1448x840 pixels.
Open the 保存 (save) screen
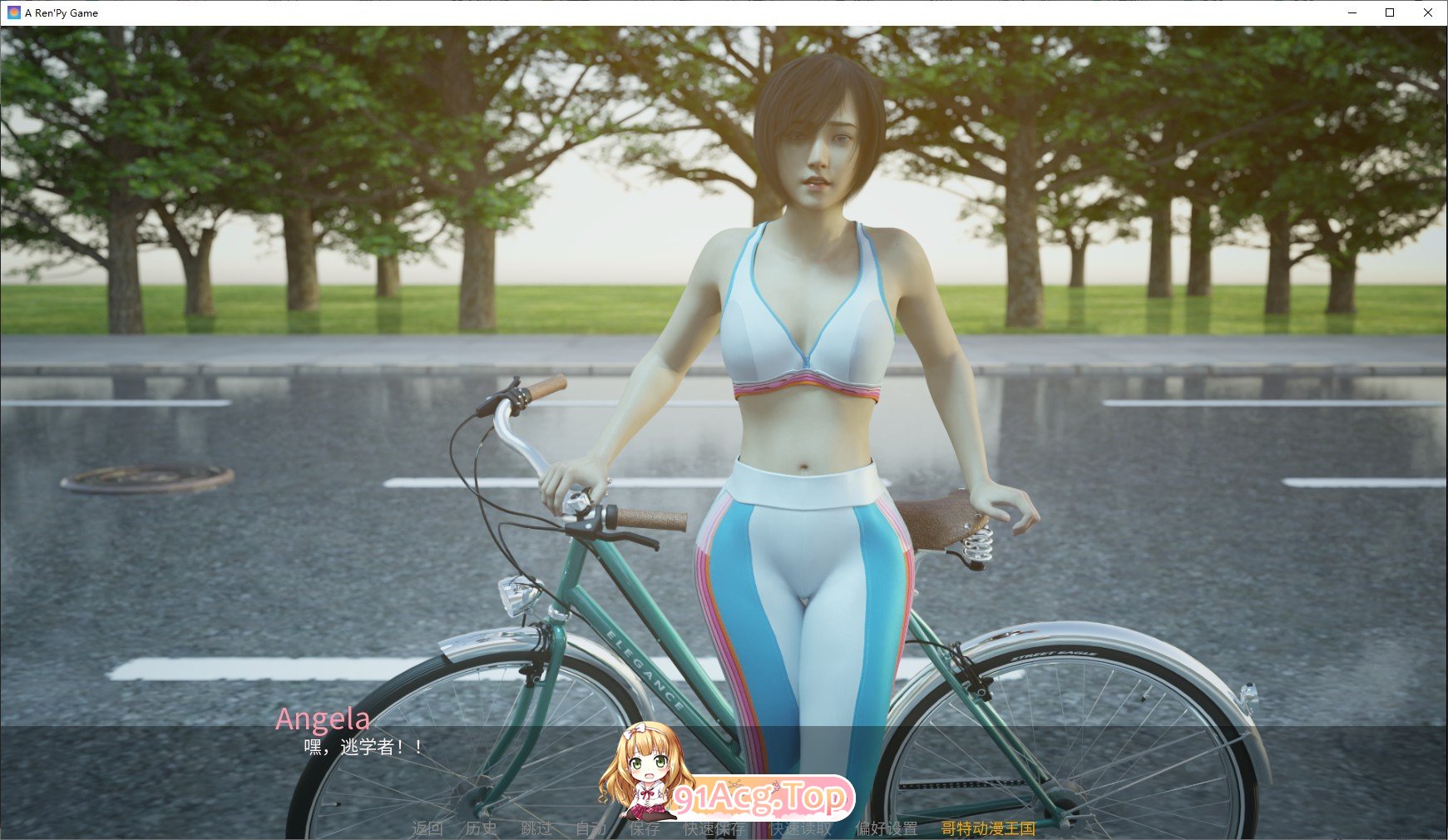pos(645,828)
